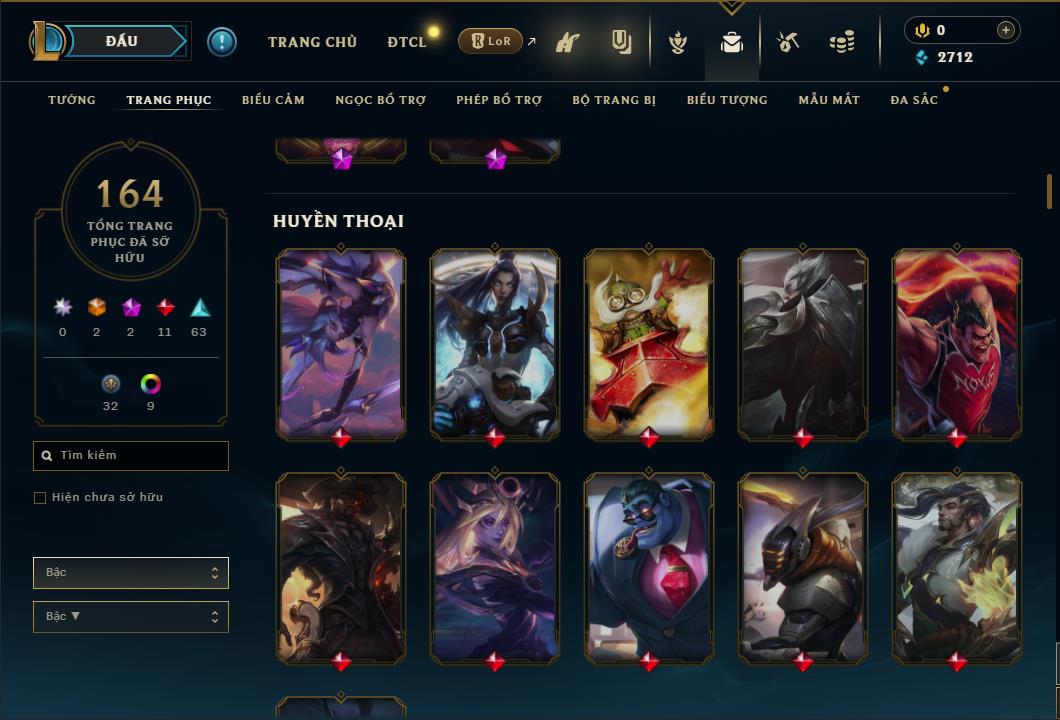Add currency with the plus button
Screen dimensions: 1060x720
(x=1006, y=30)
